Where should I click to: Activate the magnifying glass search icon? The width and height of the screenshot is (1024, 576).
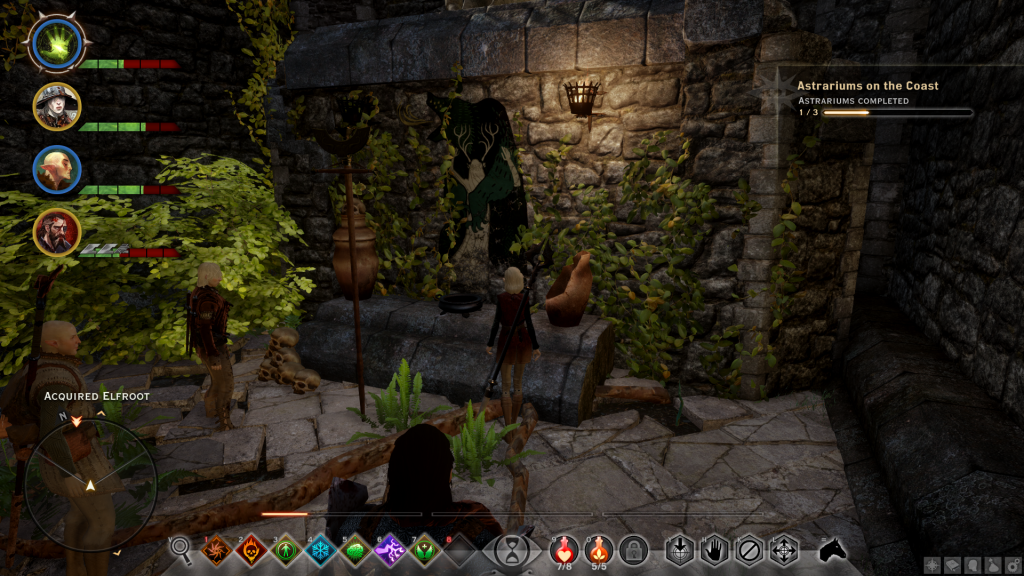[181, 548]
